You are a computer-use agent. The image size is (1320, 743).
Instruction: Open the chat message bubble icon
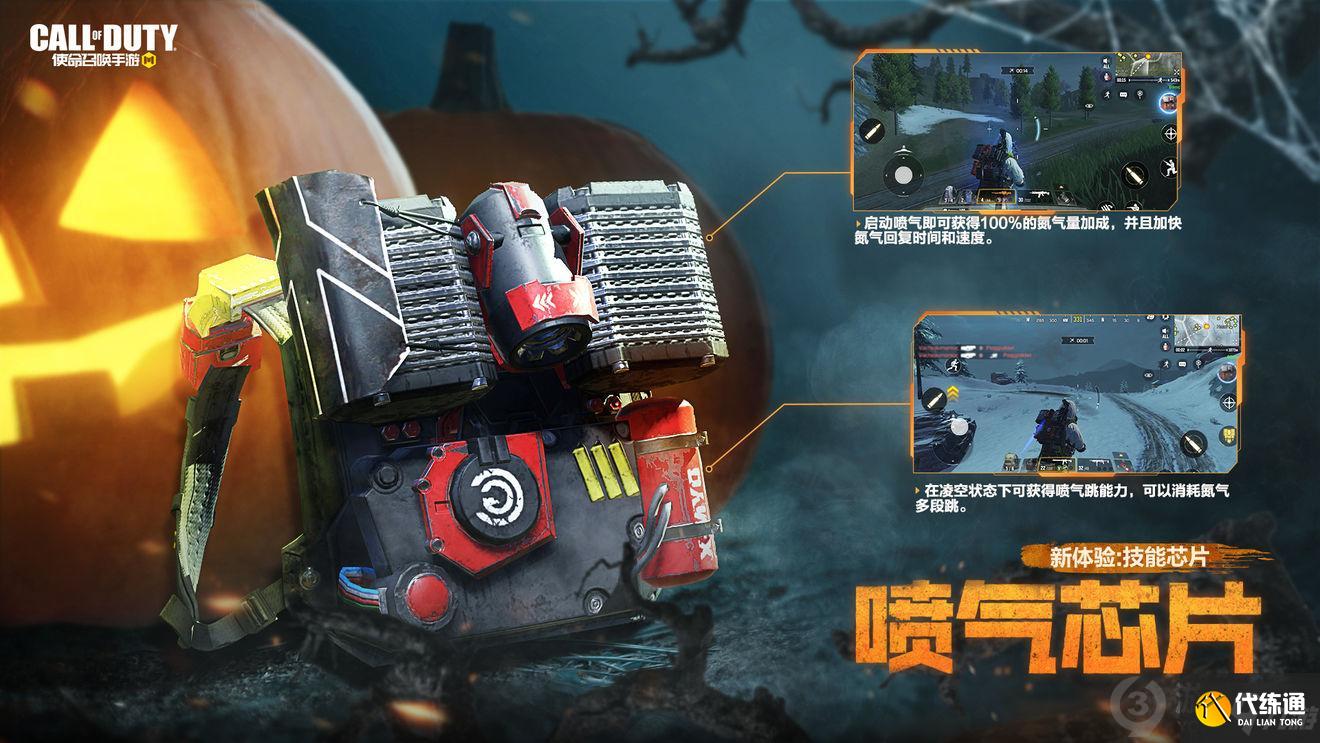[1122, 96]
